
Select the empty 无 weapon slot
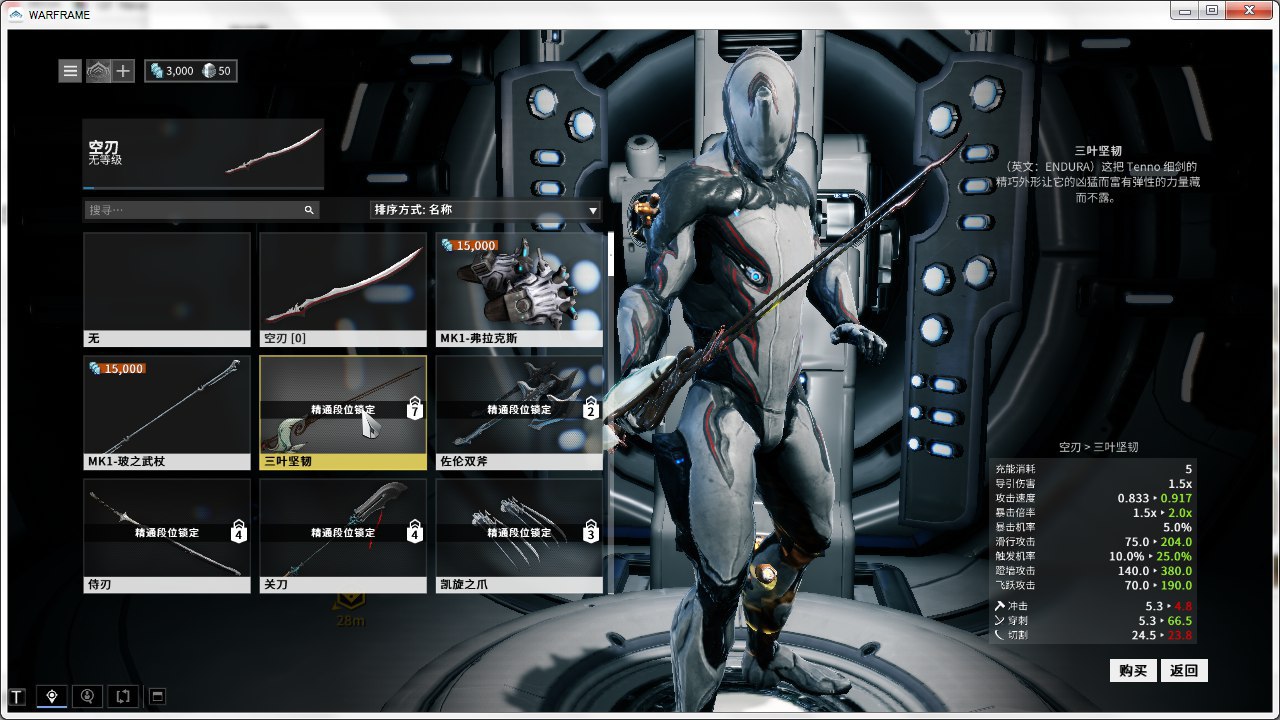click(167, 290)
